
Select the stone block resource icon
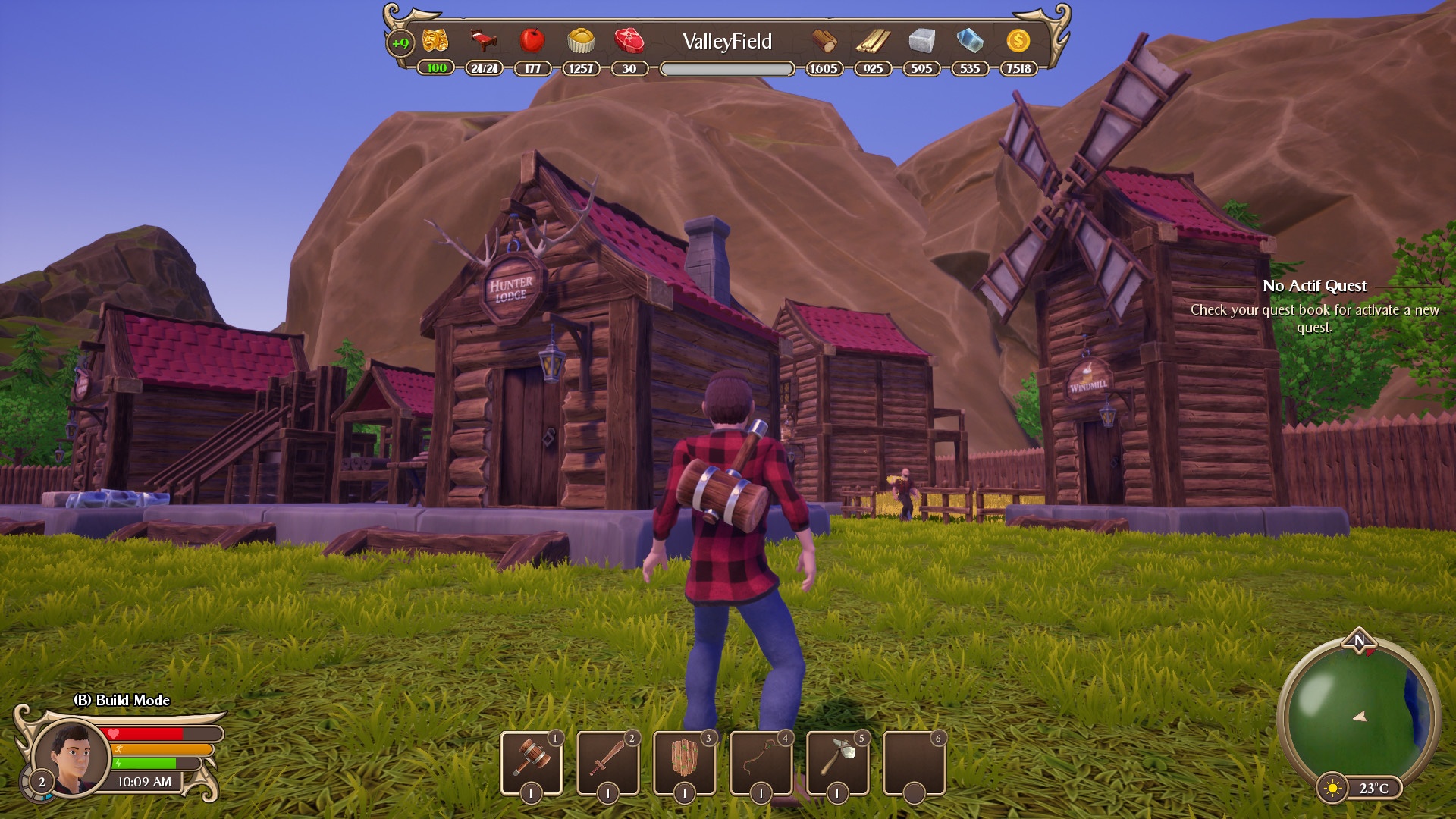921,40
